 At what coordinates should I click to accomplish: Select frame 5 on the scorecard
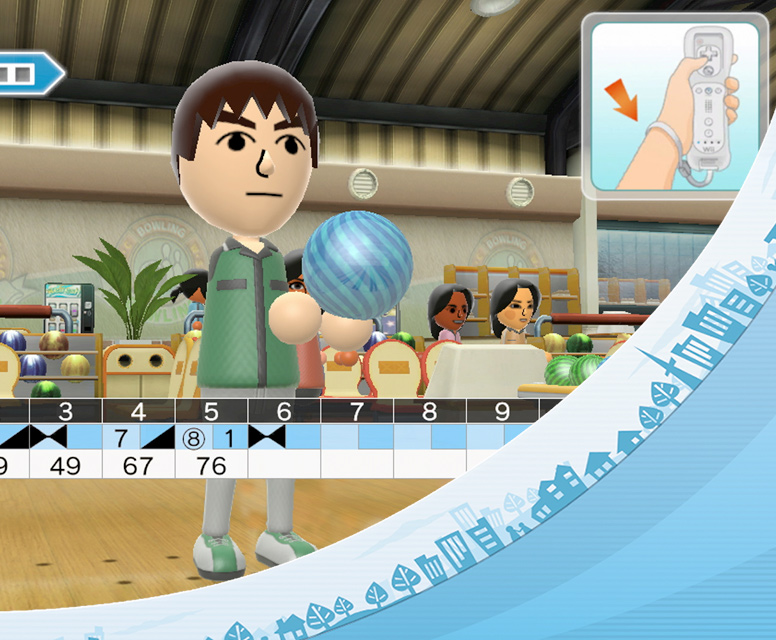point(211,438)
